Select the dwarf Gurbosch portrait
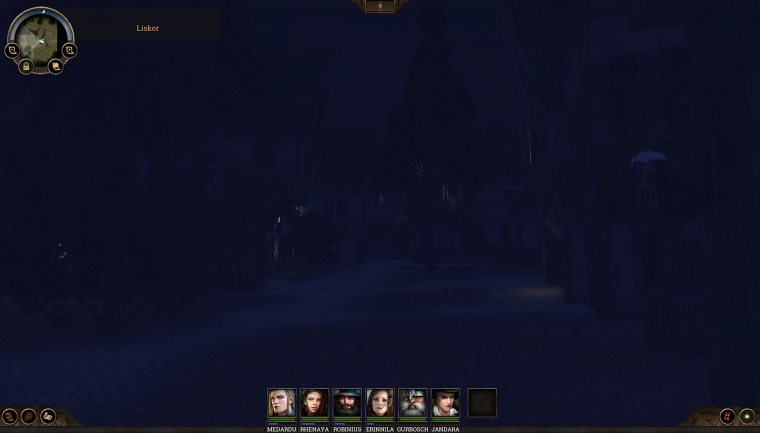Image resolution: width=760 pixels, height=433 pixels. [413, 403]
